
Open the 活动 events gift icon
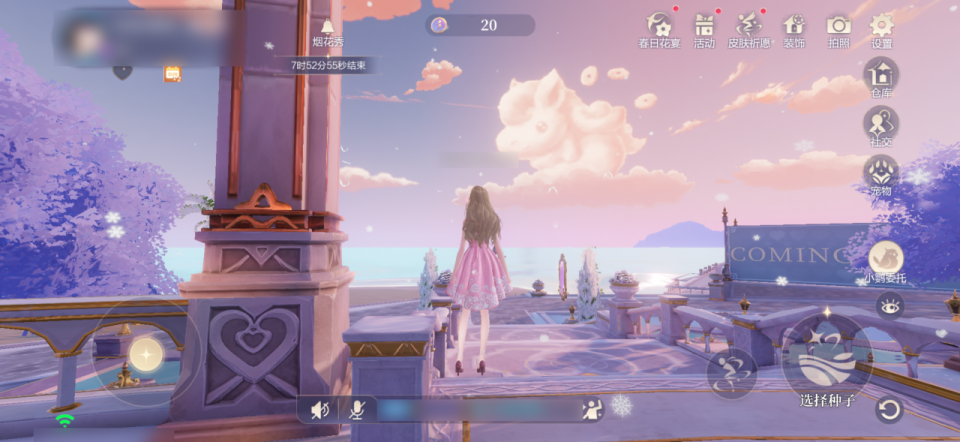click(705, 28)
